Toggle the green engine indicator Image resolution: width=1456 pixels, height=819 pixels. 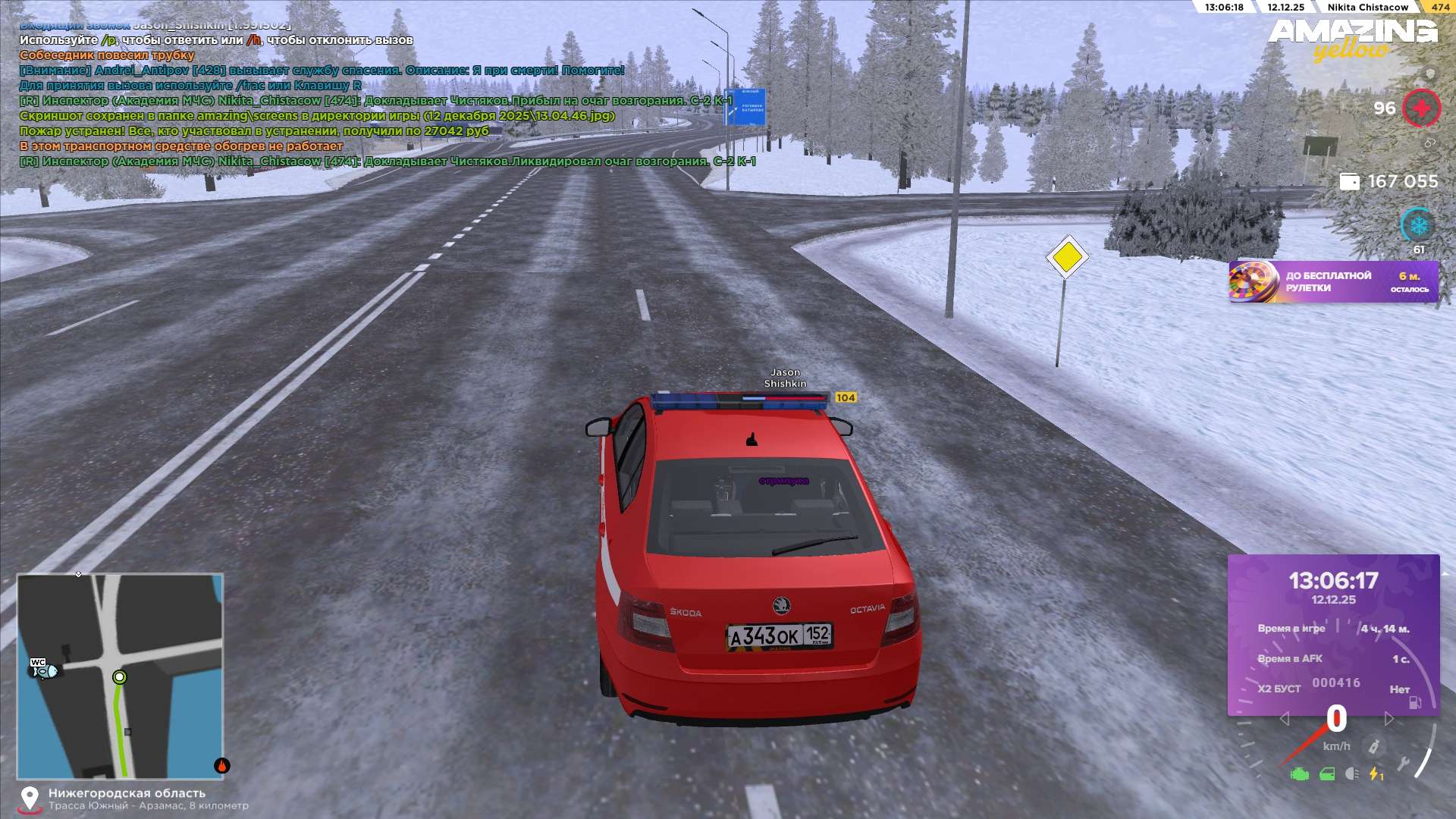pyautogui.click(x=1300, y=774)
